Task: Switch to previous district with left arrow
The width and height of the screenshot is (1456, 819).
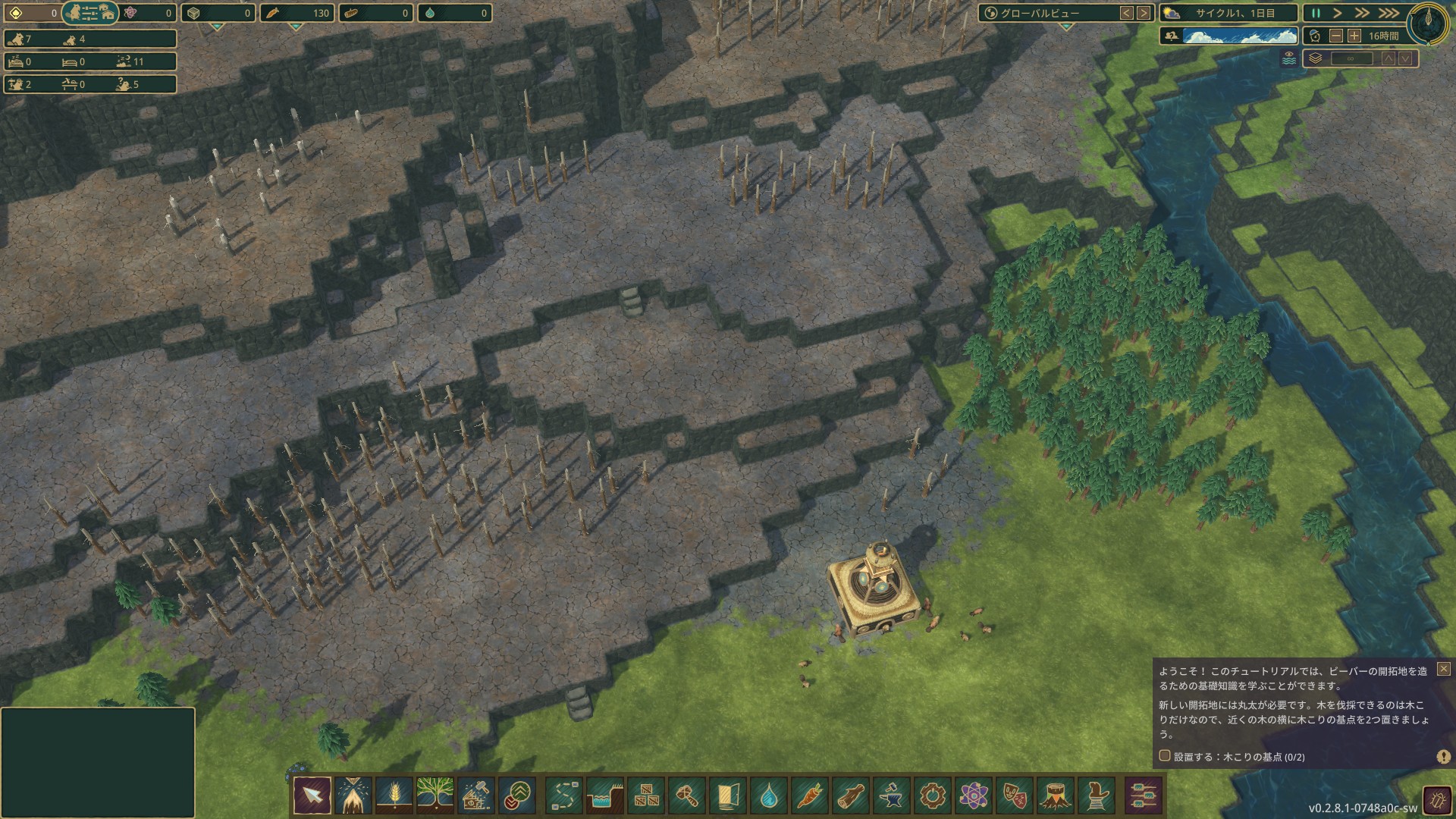Action: click(1127, 13)
